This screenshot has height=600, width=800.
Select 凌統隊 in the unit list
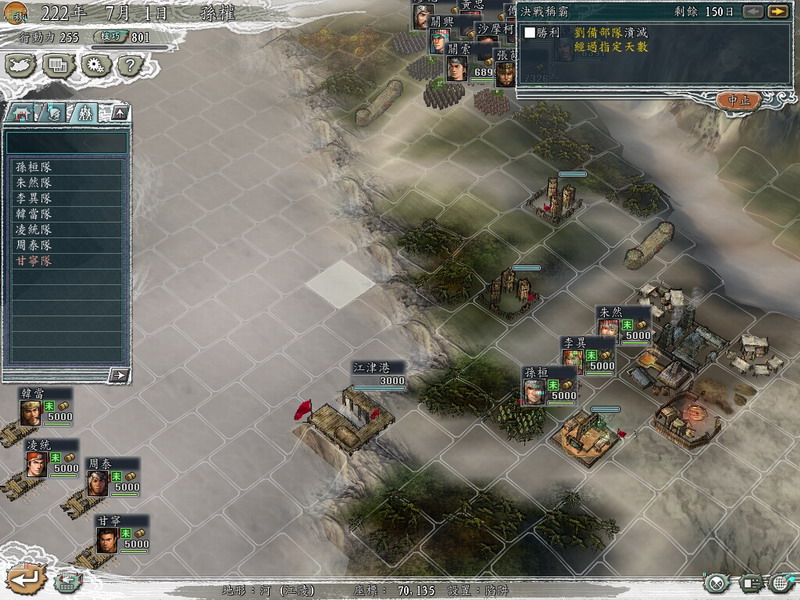(x=34, y=230)
